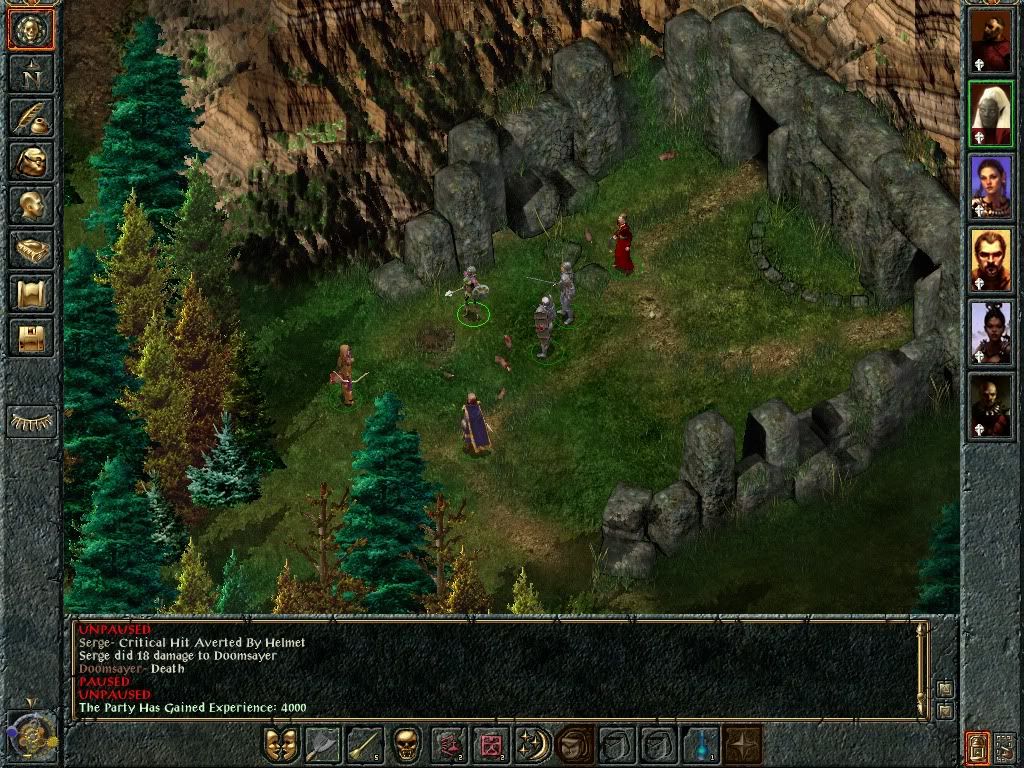
Task: Equip the axe weapon slot
Action: [323, 745]
